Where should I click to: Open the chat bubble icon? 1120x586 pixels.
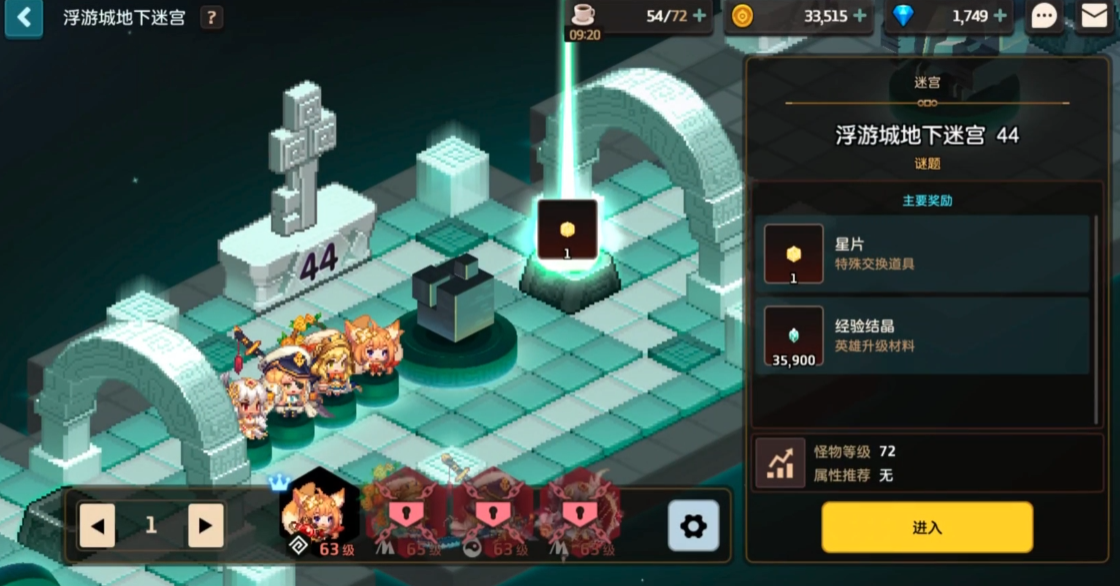1044,16
